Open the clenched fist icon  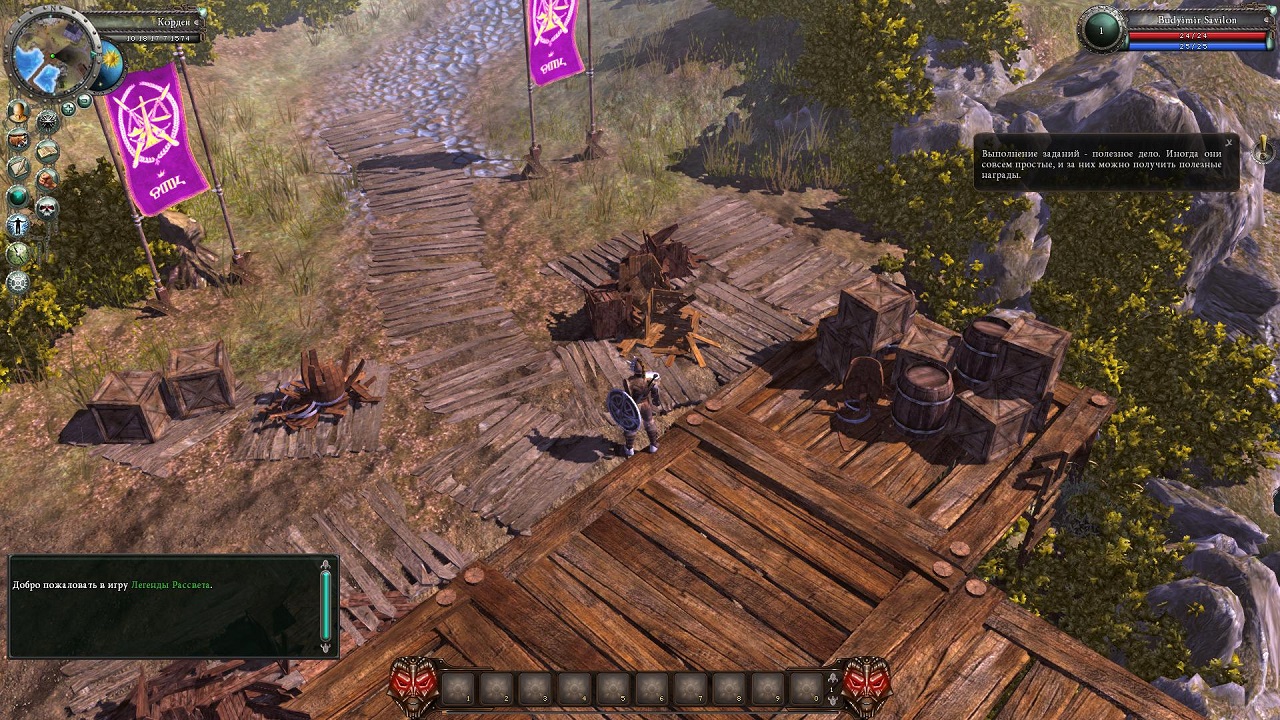(x=47, y=180)
